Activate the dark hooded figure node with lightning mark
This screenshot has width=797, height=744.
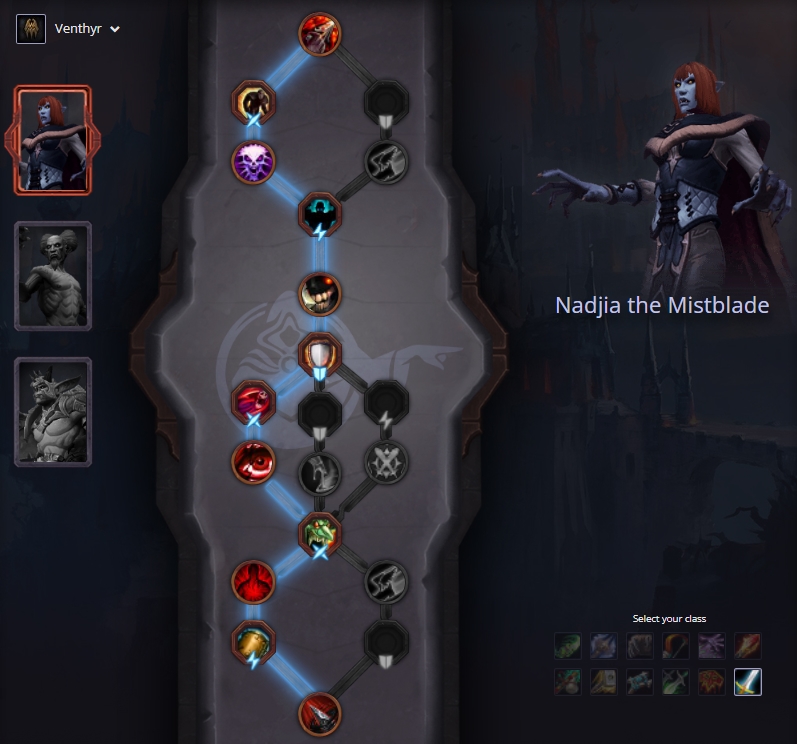pos(320,213)
